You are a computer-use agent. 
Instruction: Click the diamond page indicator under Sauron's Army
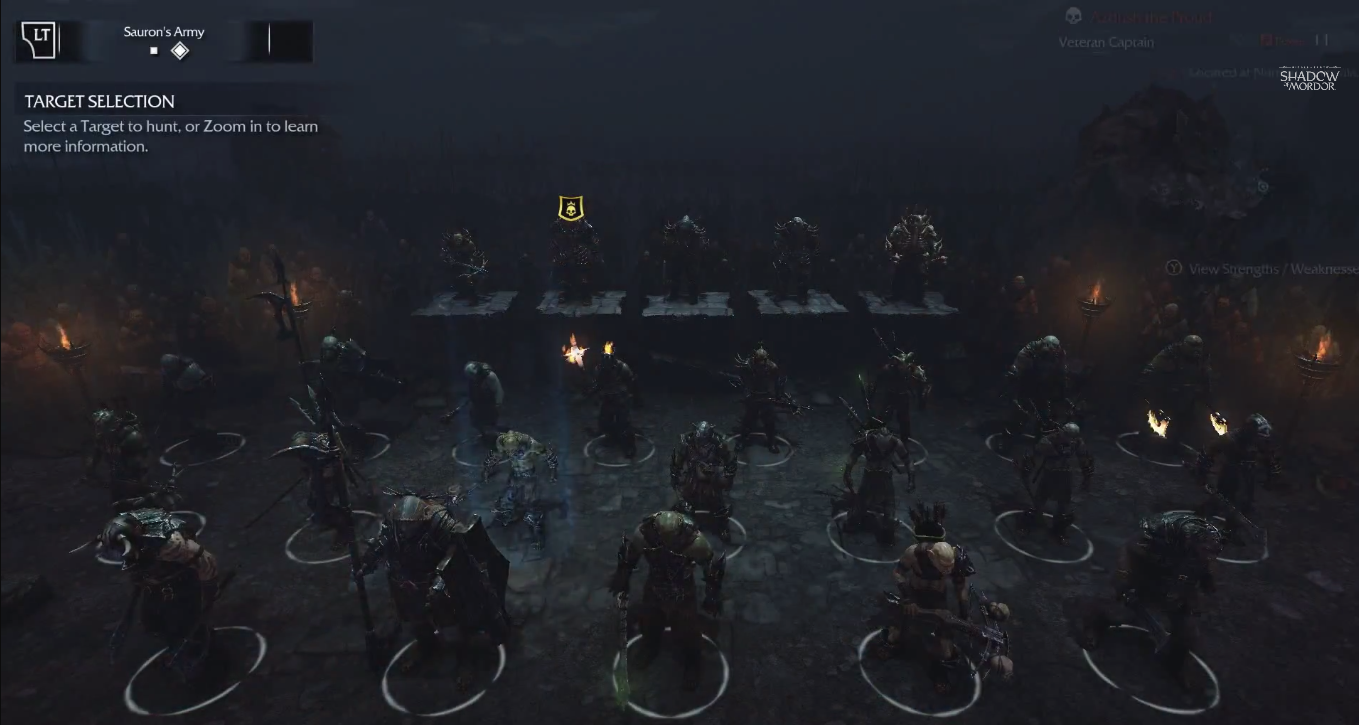click(x=180, y=50)
